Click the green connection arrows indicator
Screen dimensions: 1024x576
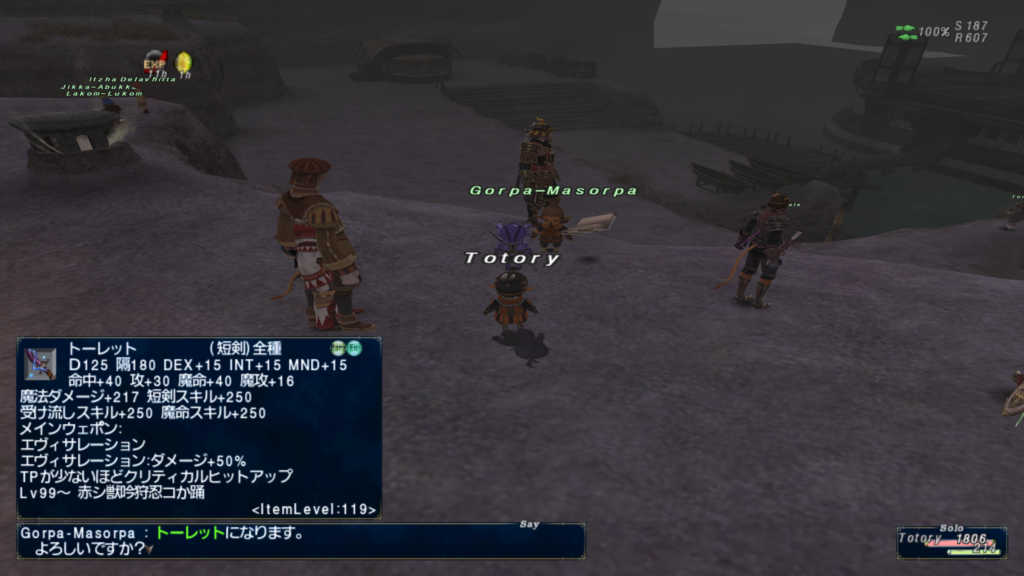[906, 32]
